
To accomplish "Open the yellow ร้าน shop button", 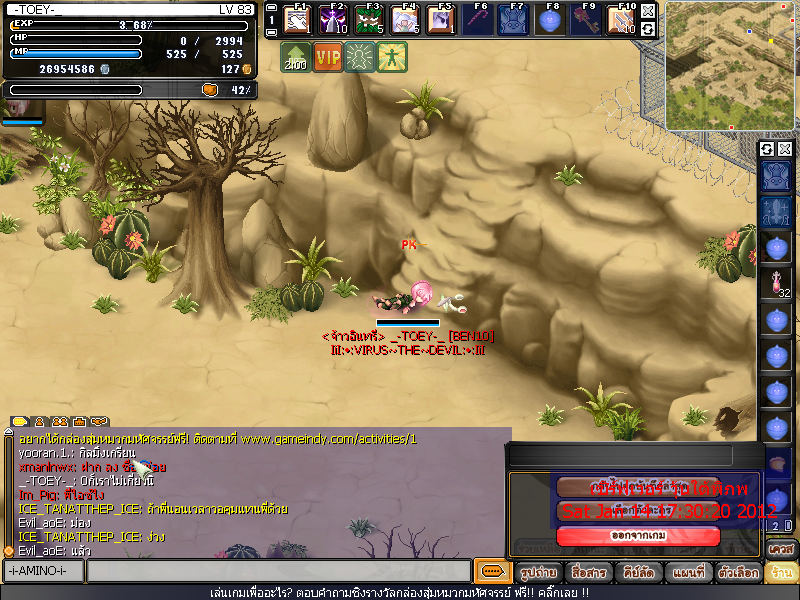I will pyautogui.click(x=781, y=573).
